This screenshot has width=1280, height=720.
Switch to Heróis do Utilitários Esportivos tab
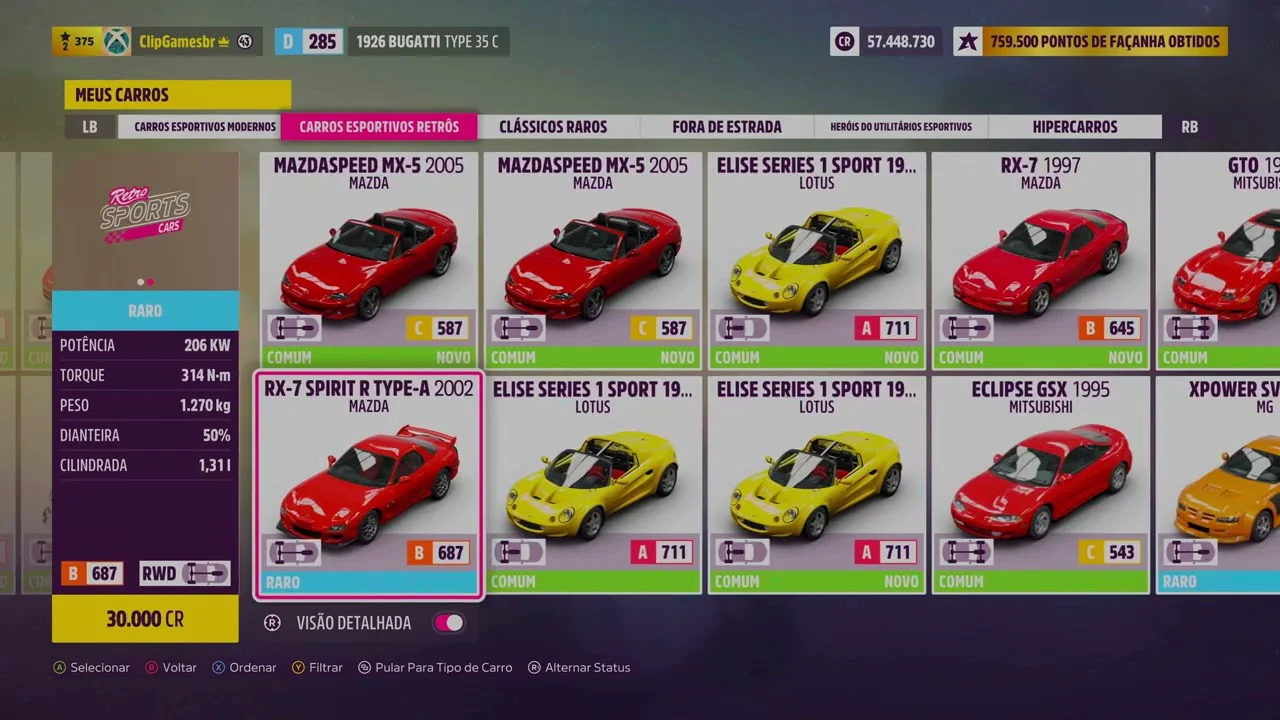(901, 127)
